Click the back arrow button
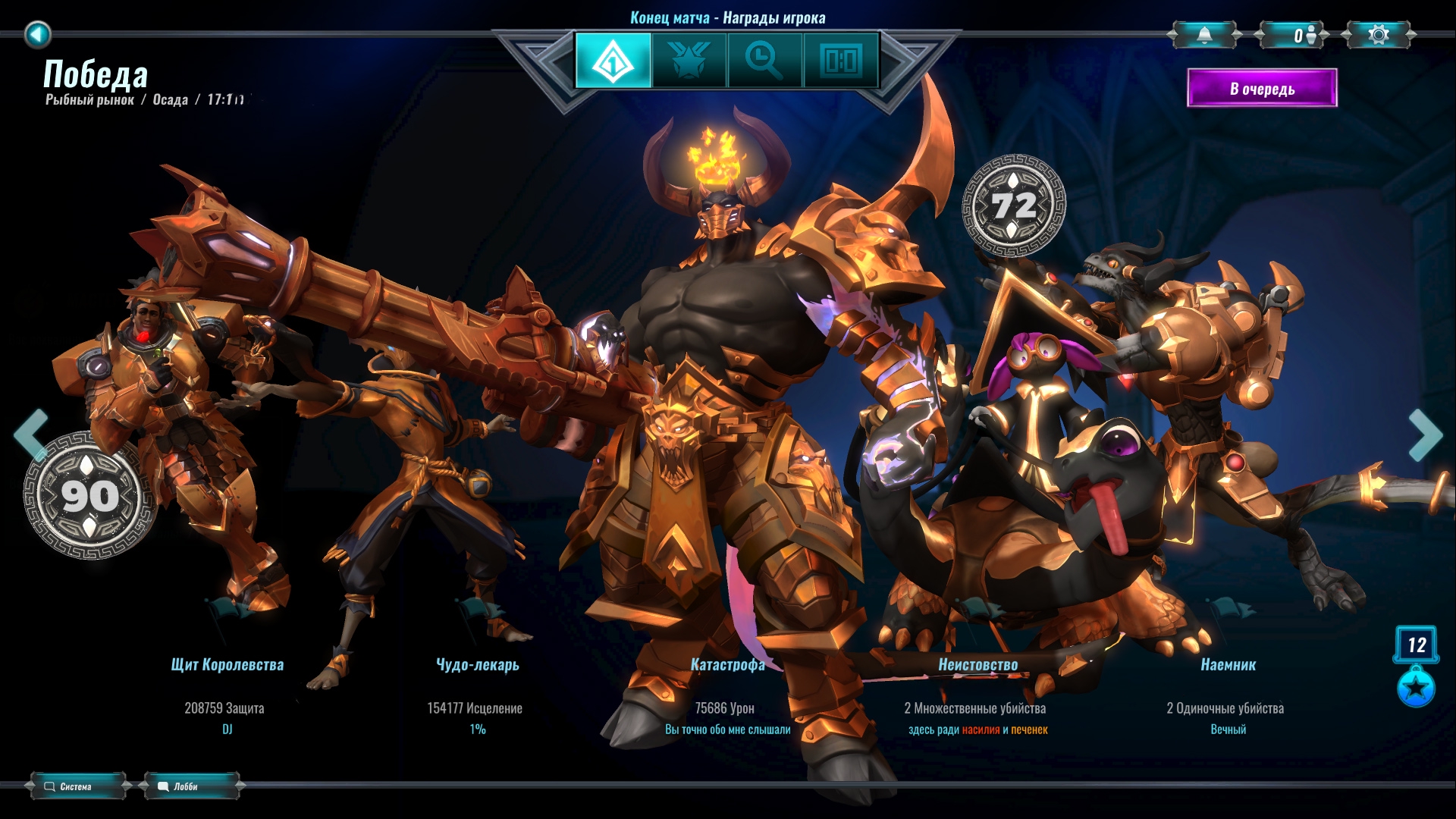 pos(37,34)
